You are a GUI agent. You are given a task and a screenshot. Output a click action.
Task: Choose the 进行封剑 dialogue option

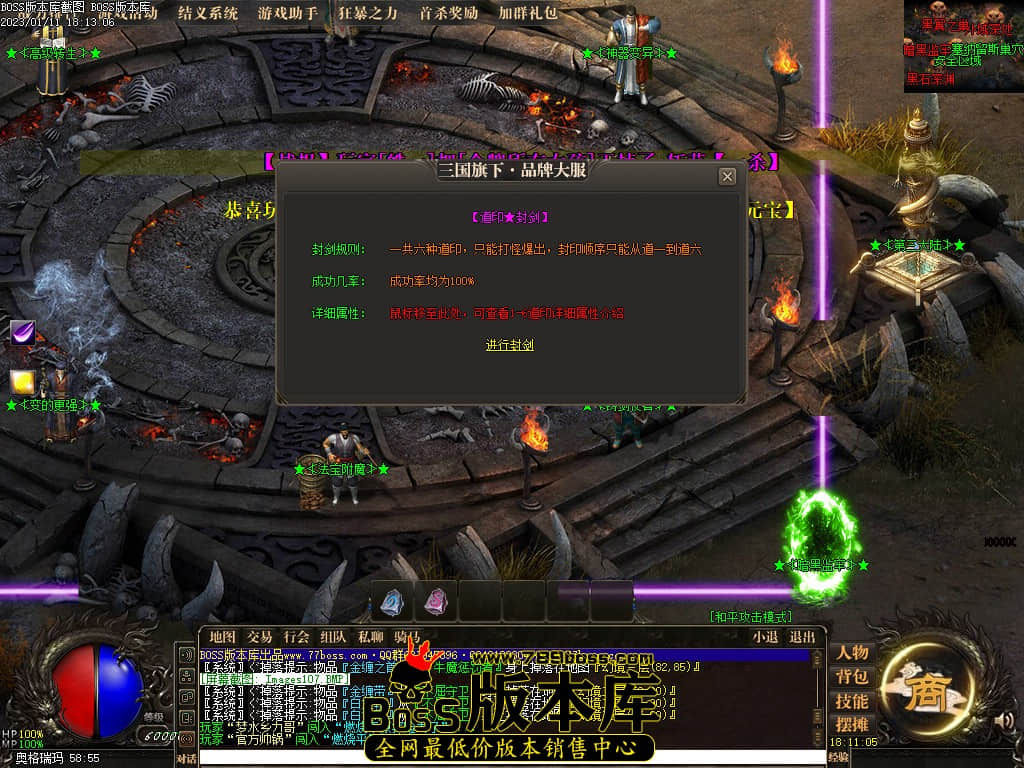[x=510, y=345]
